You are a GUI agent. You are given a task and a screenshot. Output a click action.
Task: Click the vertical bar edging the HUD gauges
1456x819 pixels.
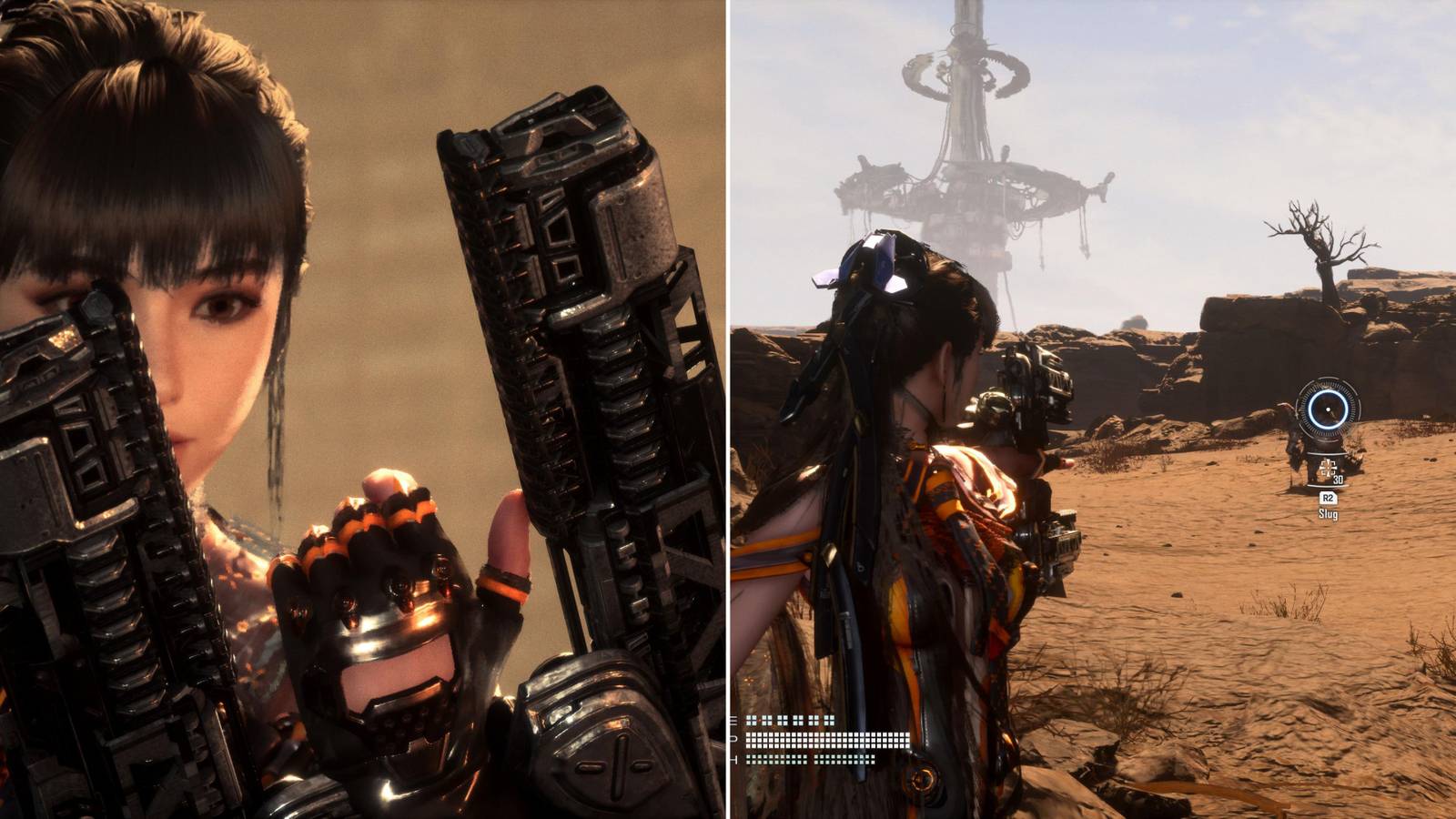click(728, 737)
